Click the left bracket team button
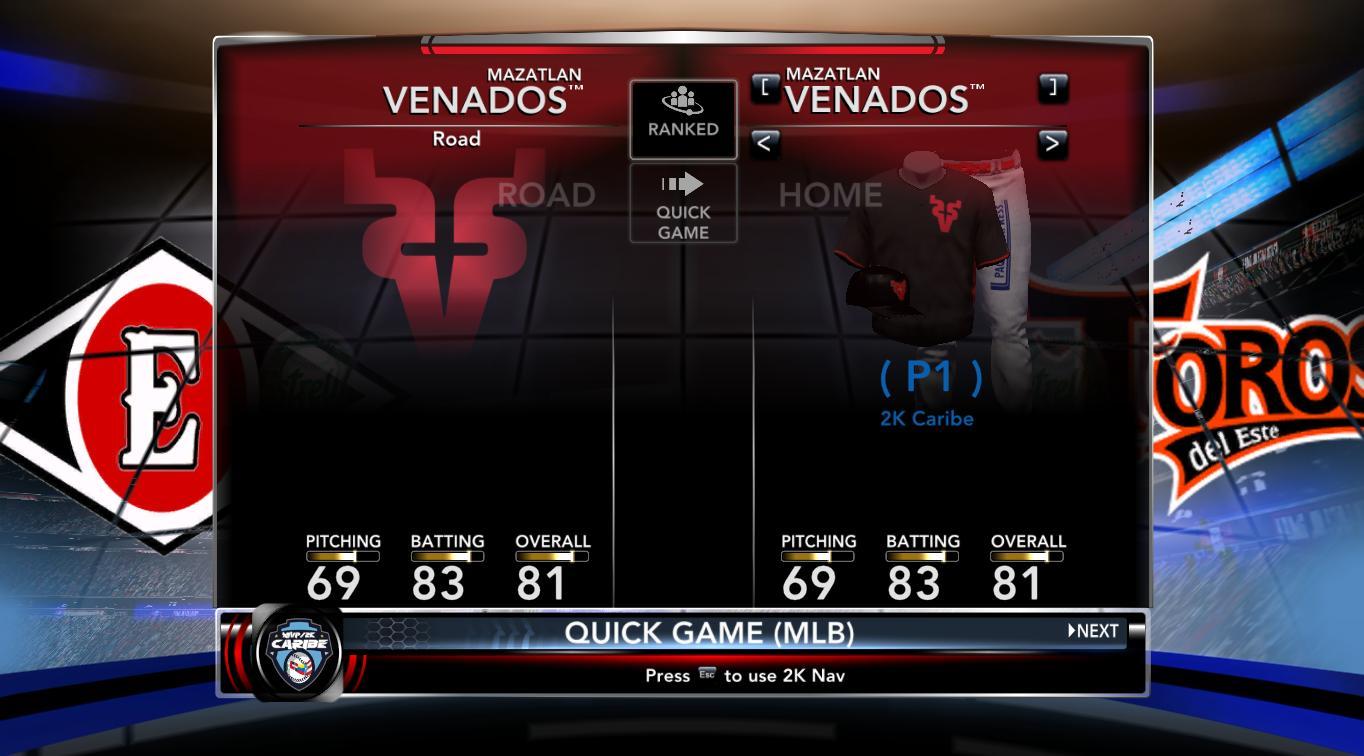This screenshot has height=756, width=1364. tap(765, 88)
